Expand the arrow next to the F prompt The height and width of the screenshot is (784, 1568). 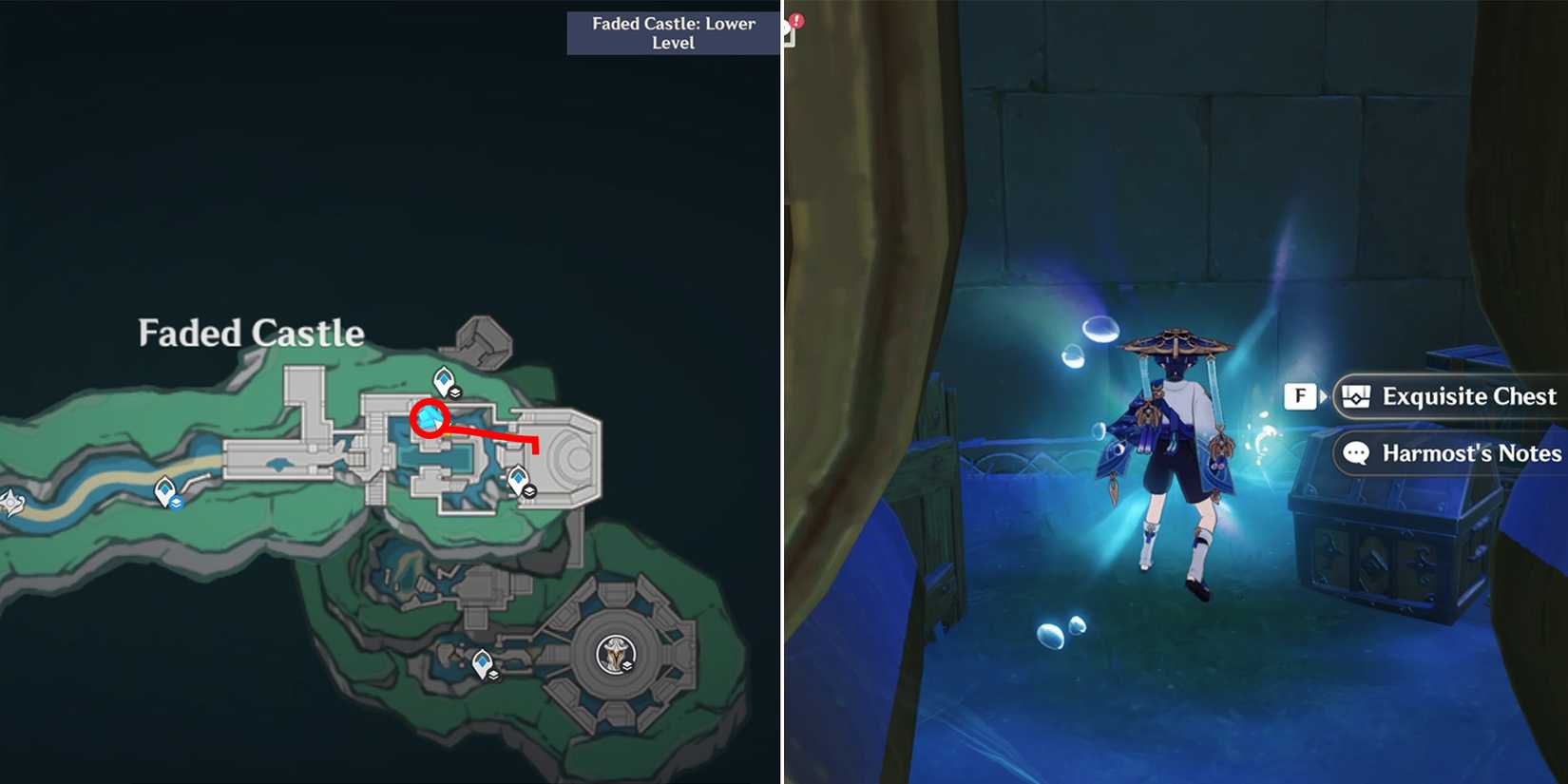1323,396
